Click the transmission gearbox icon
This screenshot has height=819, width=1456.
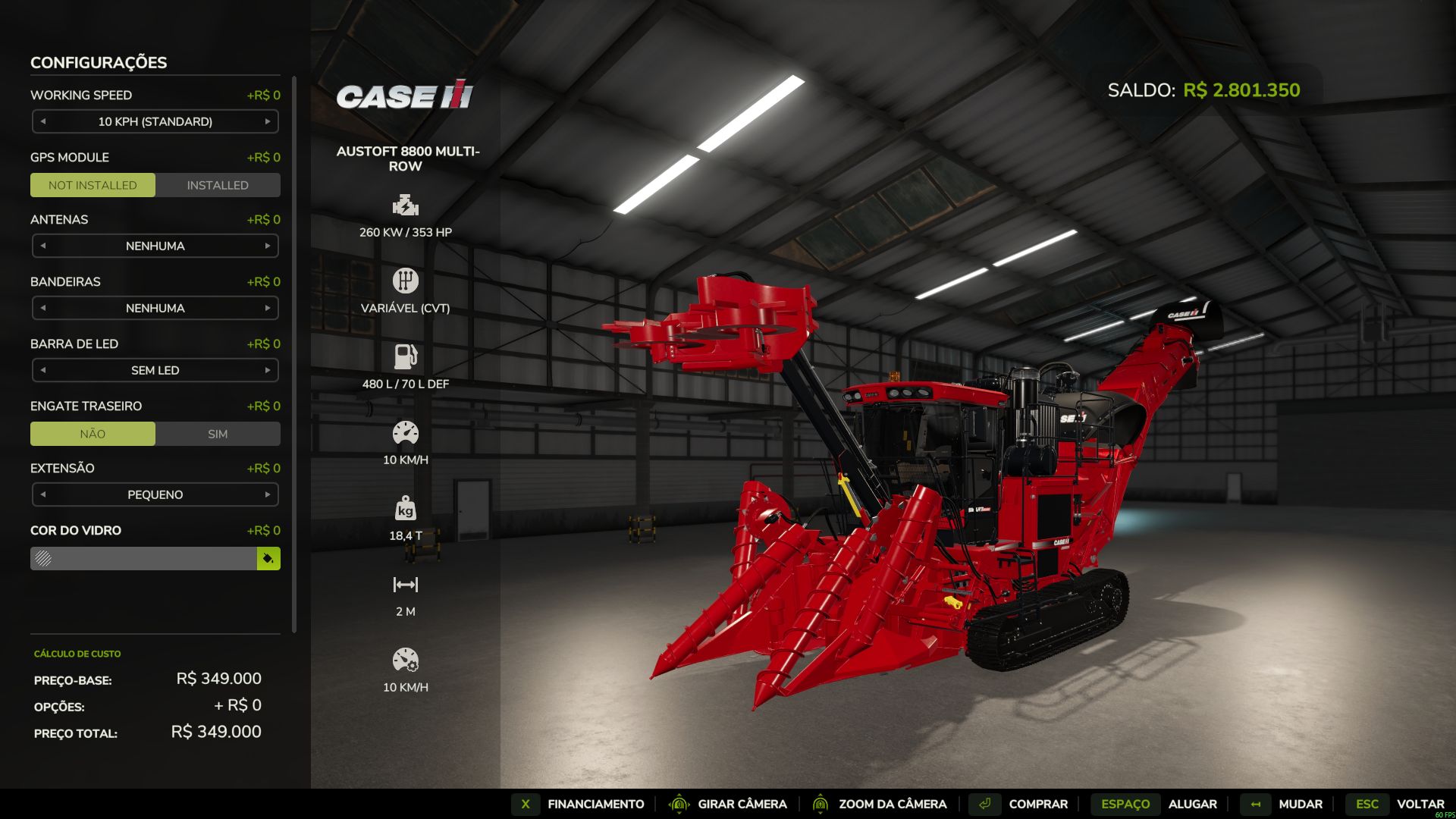406,280
